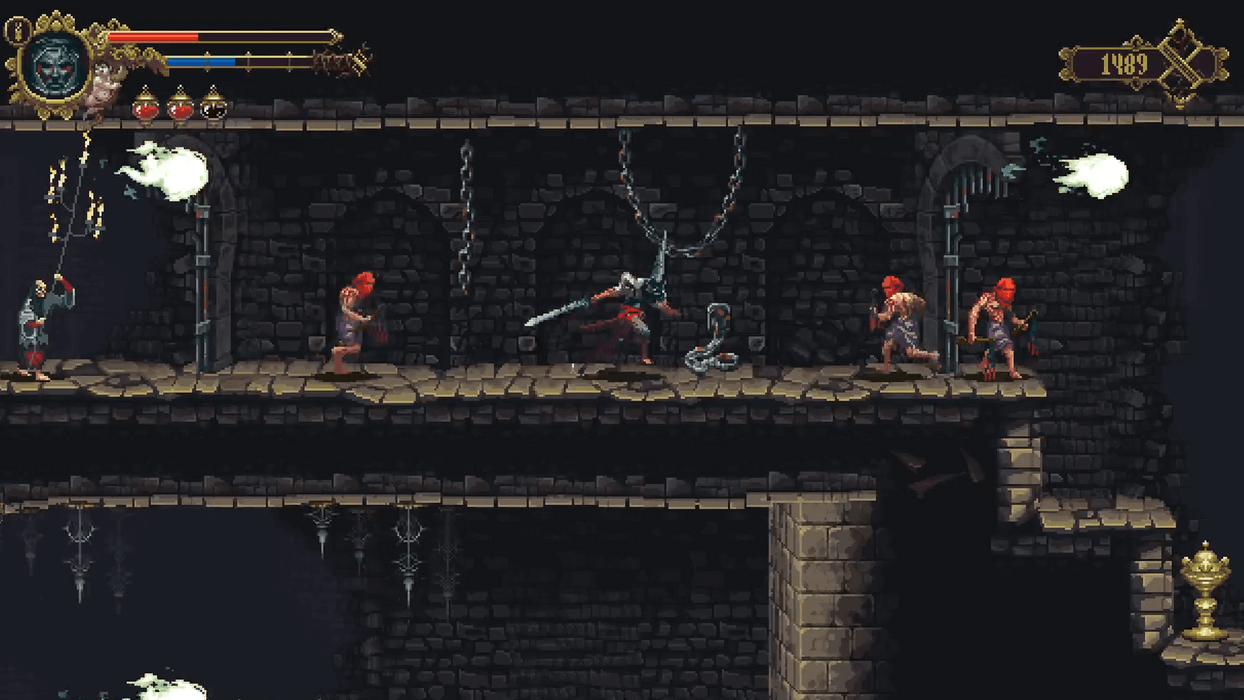Click the small gold medallion above the portrait
Image resolution: width=1244 pixels, height=700 pixels.
[17, 31]
